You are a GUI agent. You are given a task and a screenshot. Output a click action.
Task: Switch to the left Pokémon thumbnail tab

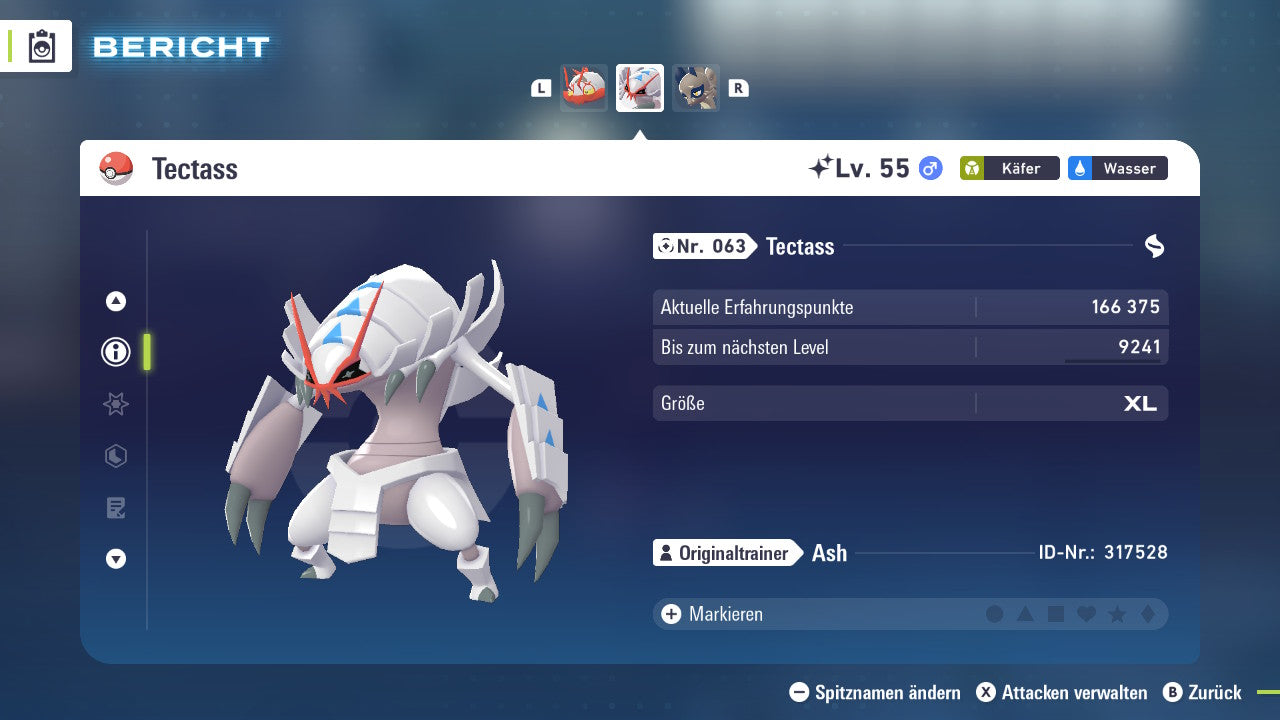tap(584, 87)
